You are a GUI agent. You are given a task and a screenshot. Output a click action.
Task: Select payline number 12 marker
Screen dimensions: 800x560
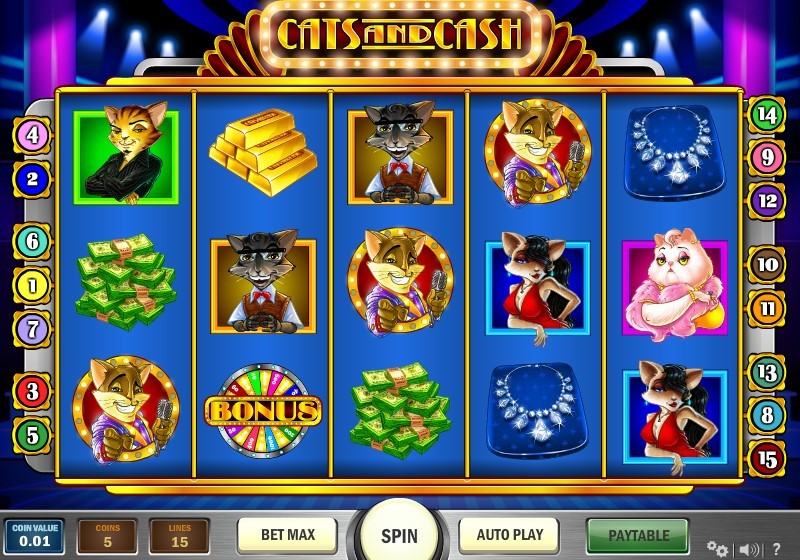coord(767,200)
